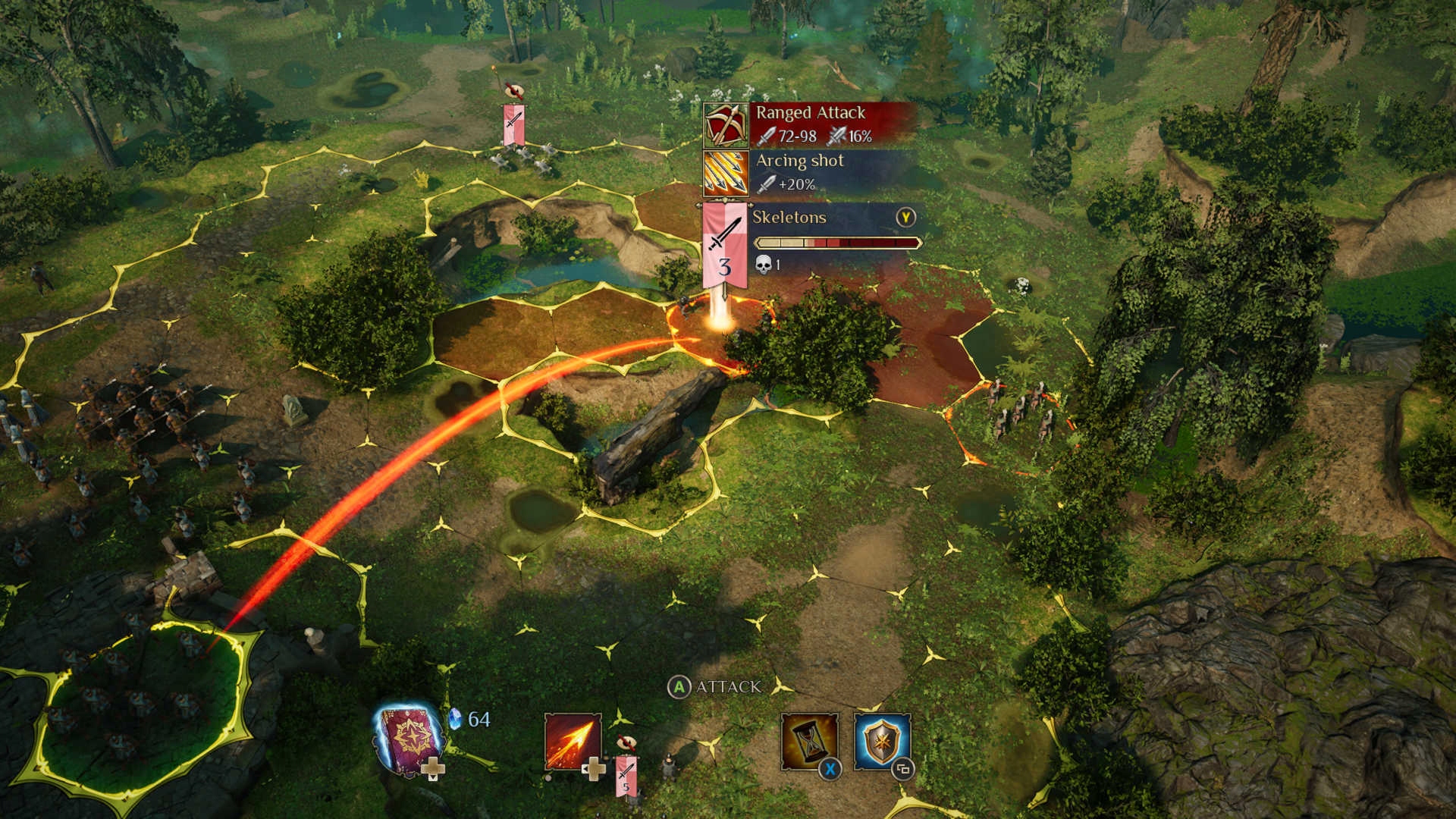Click the Ranged Attack crossbow icon

pyautogui.click(x=726, y=125)
